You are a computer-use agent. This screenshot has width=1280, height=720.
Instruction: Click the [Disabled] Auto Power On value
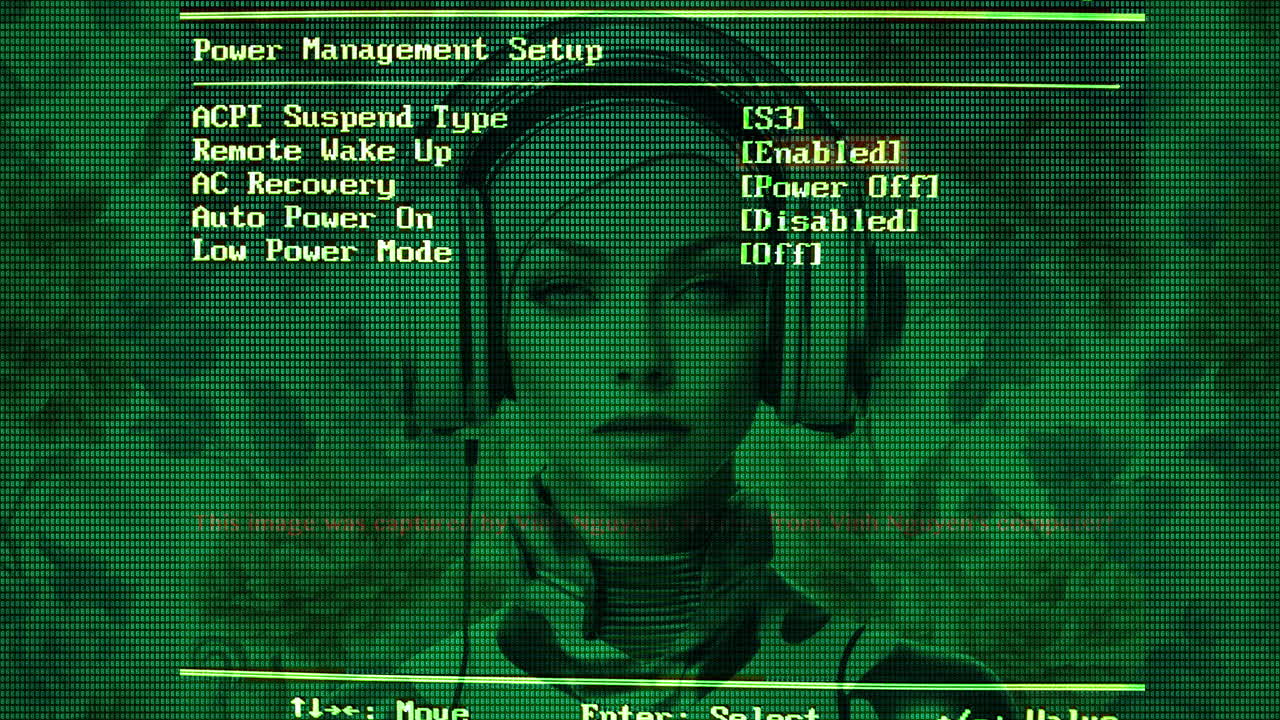[x=829, y=218]
